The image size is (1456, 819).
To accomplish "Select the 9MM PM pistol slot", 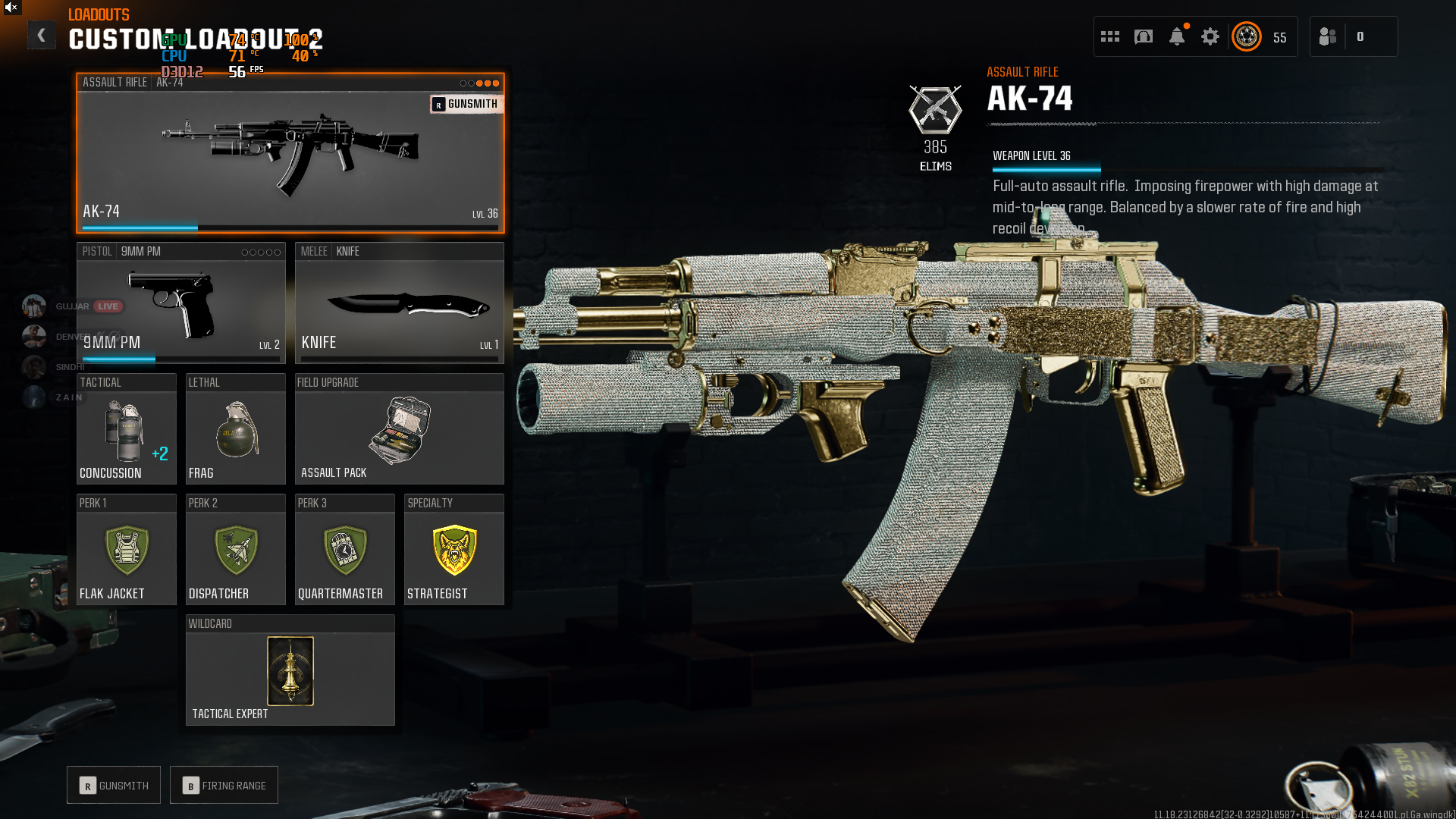I will click(x=180, y=303).
